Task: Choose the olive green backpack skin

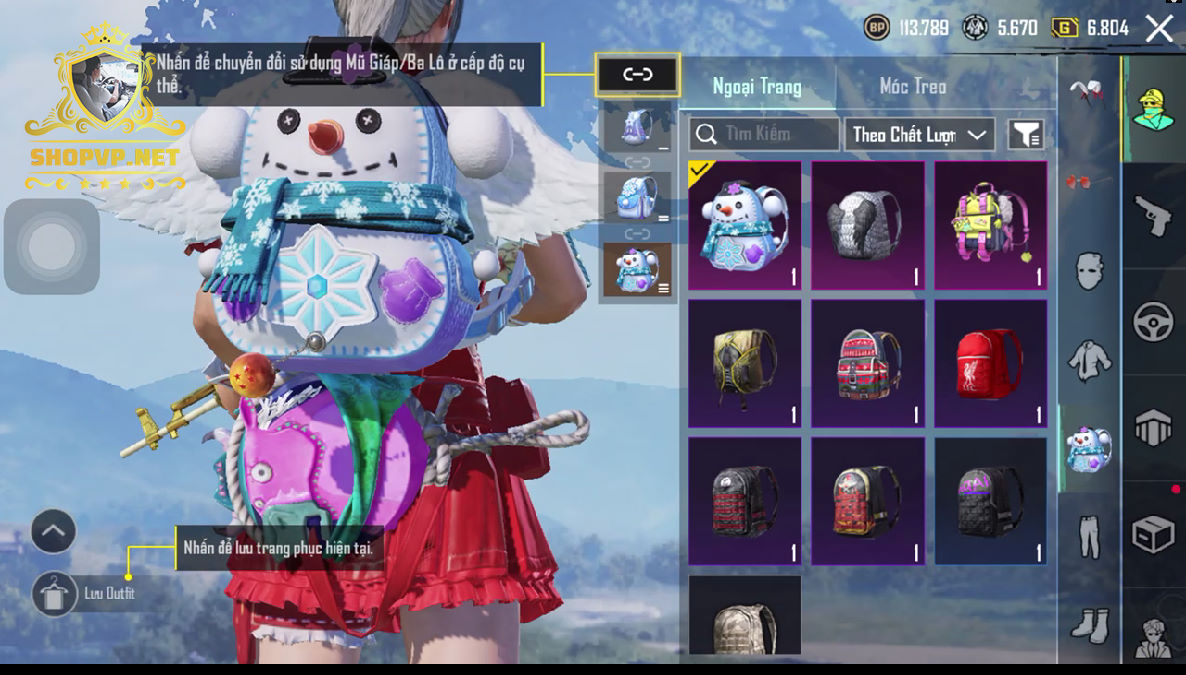Action: click(745, 363)
